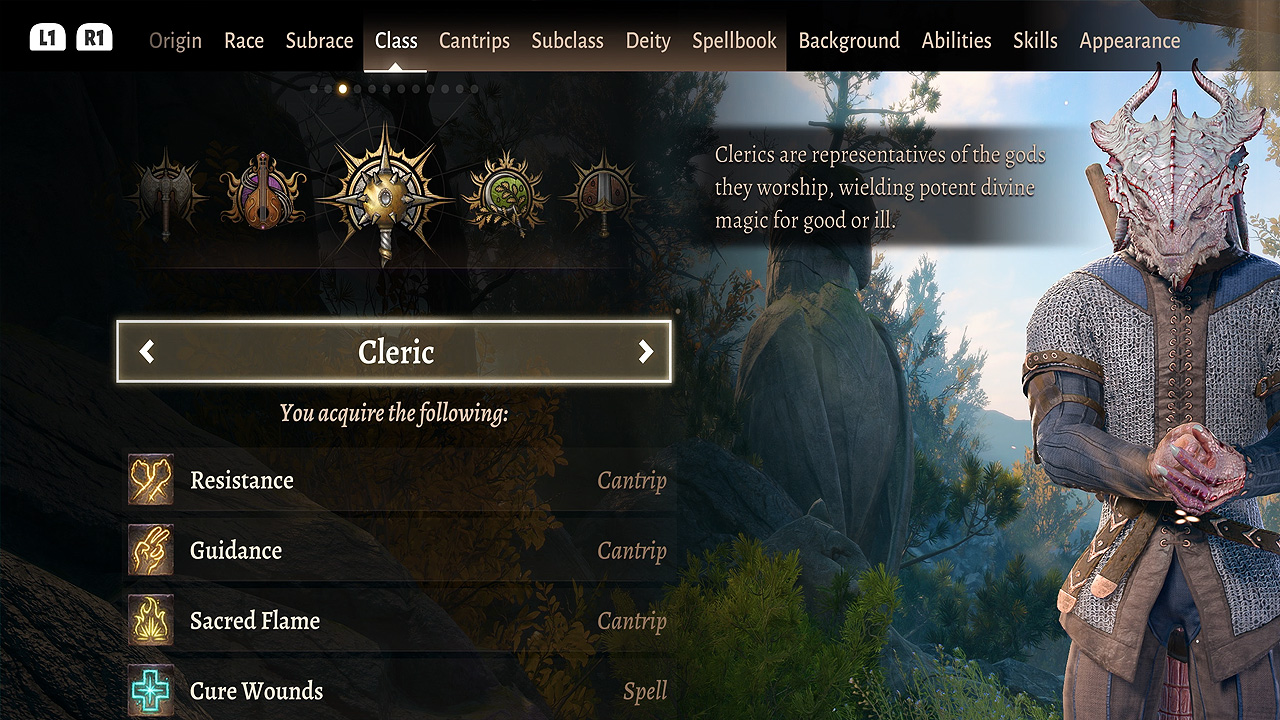Select the Cantrips tab
Screen dimensions: 1280x720
(x=474, y=41)
